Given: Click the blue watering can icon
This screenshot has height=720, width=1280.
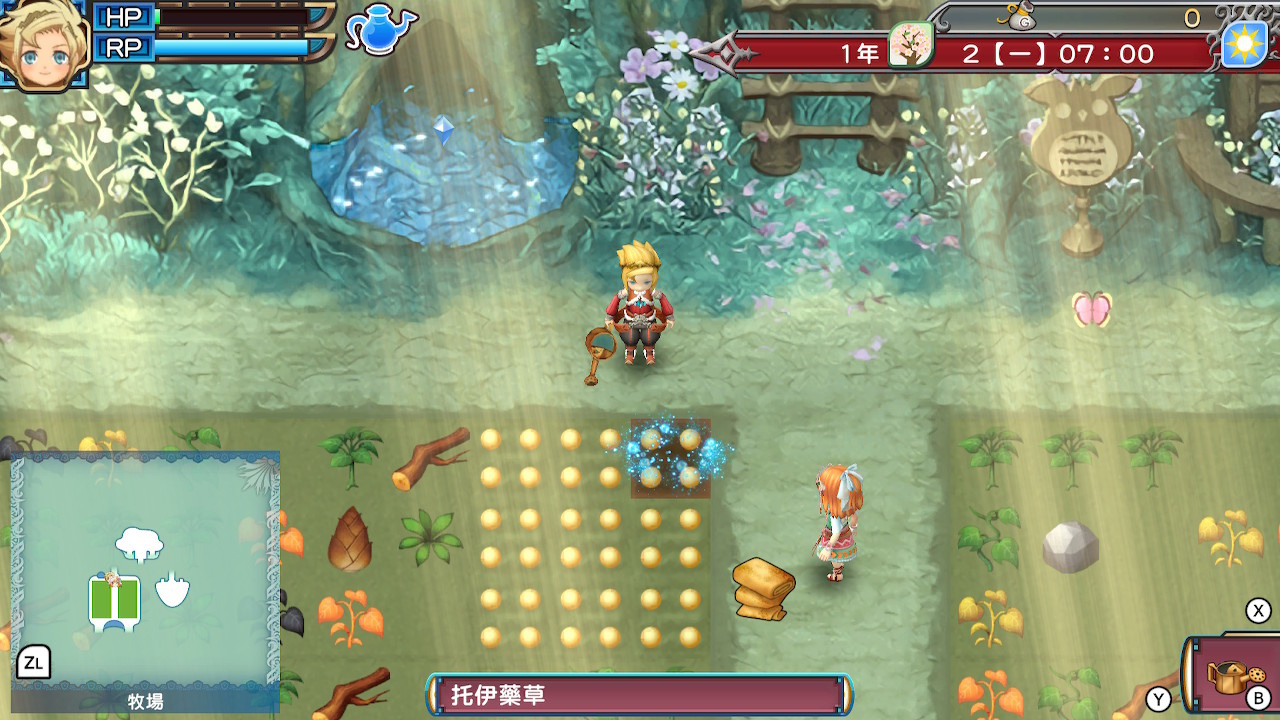Looking at the screenshot, I should tap(380, 30).
